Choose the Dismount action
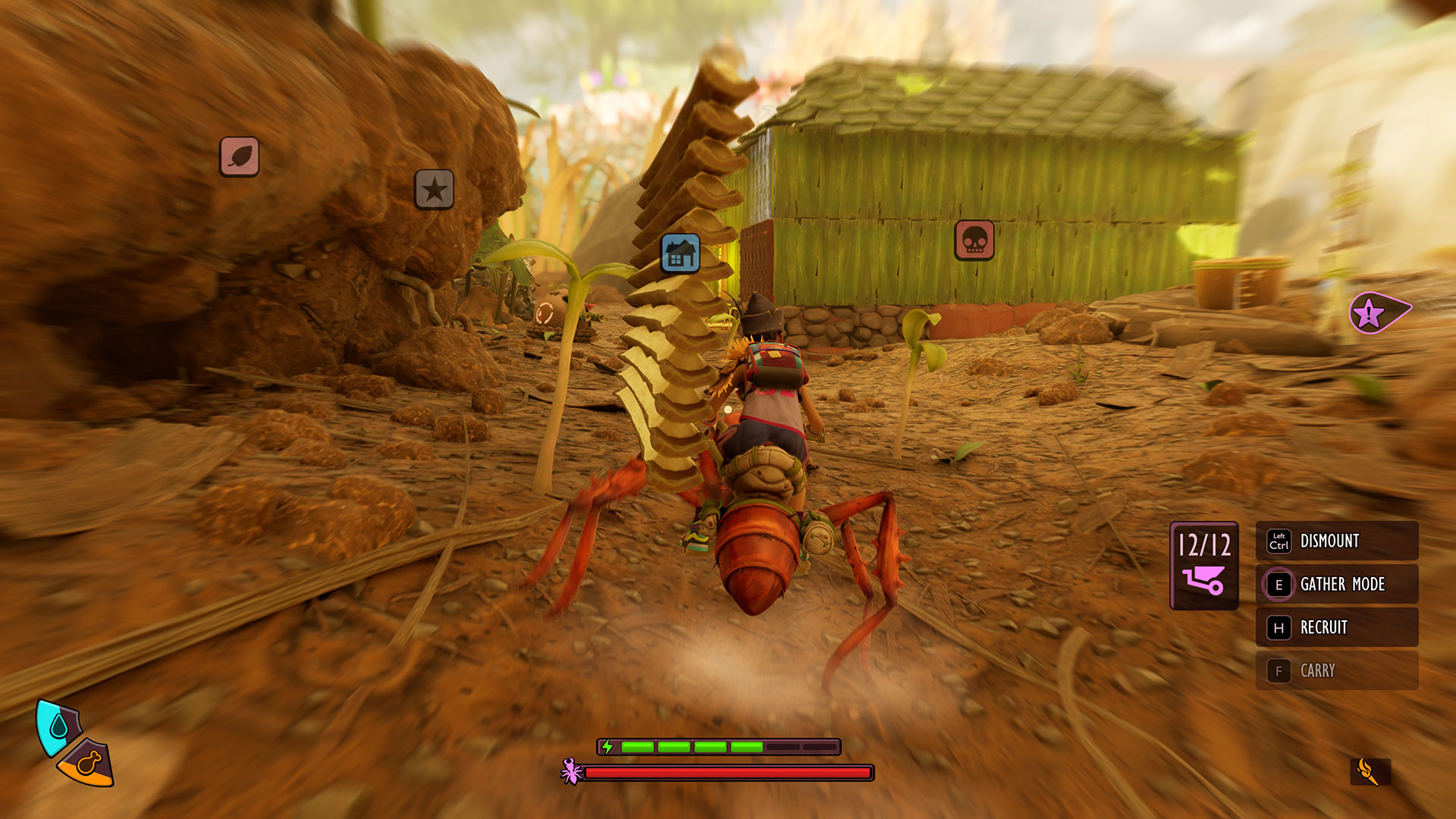 pyautogui.click(x=1336, y=541)
